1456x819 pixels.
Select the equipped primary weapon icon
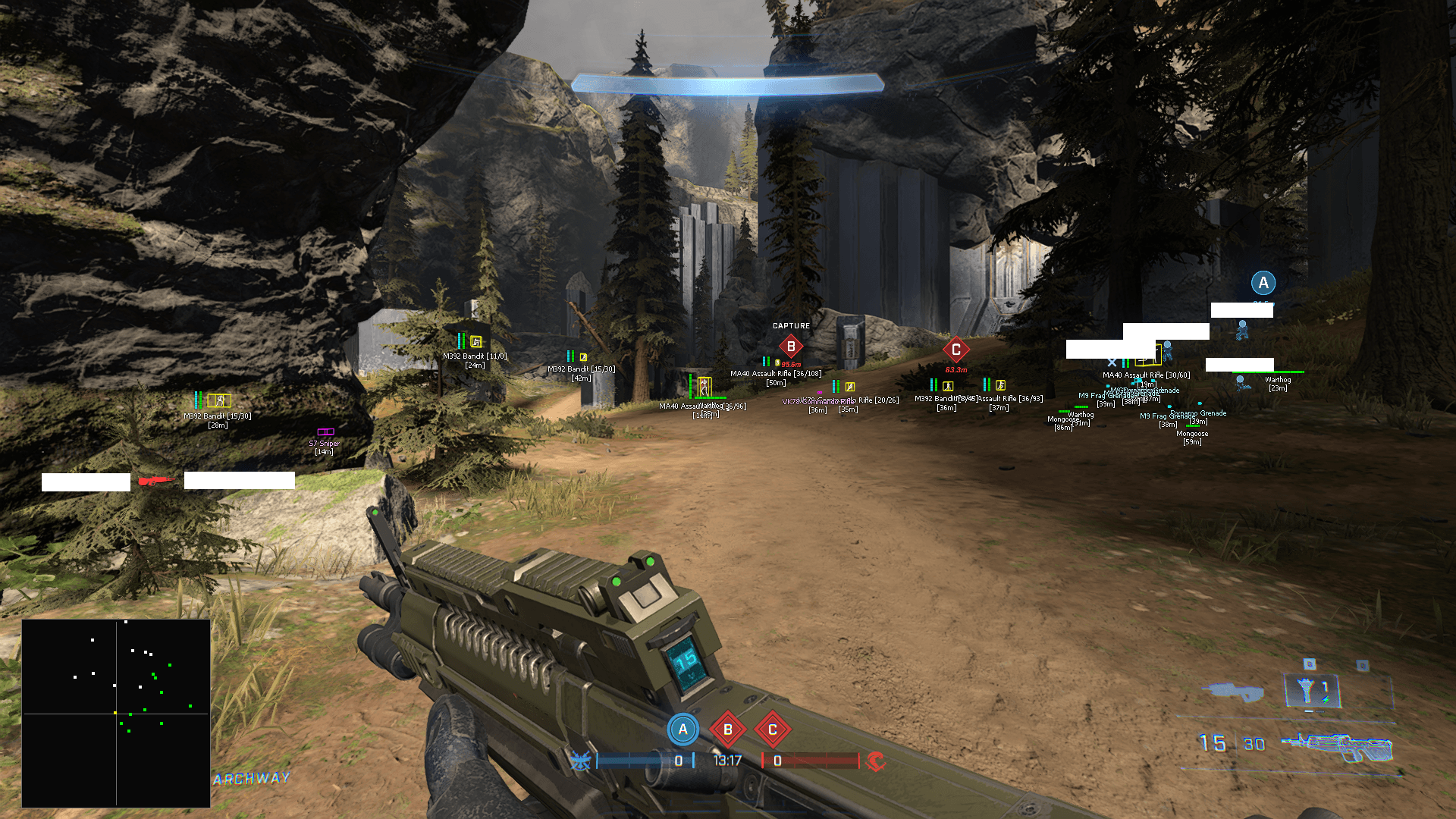tap(1338, 746)
